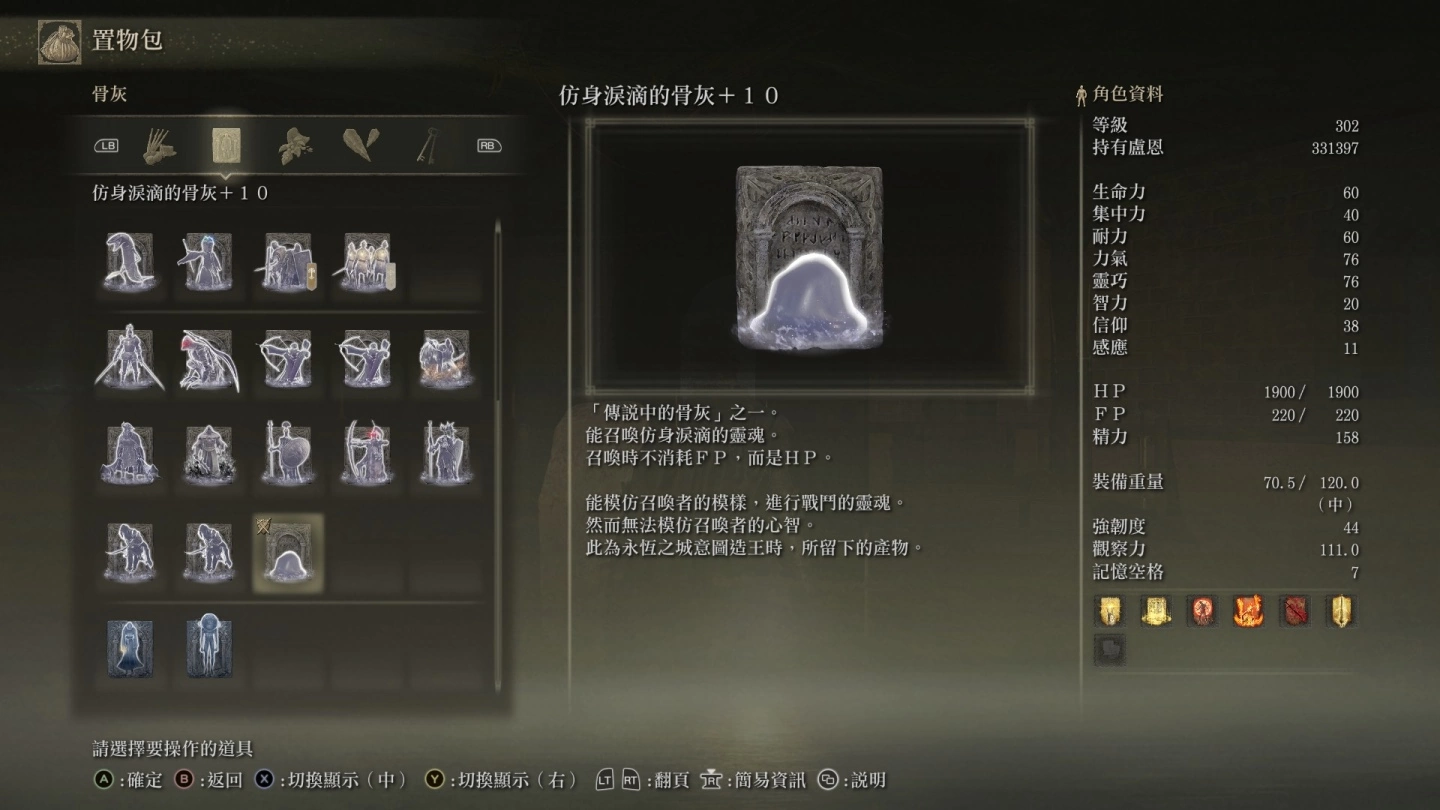
Task: Choose the ember-glowing spirit ashes
Action: click(x=445, y=358)
